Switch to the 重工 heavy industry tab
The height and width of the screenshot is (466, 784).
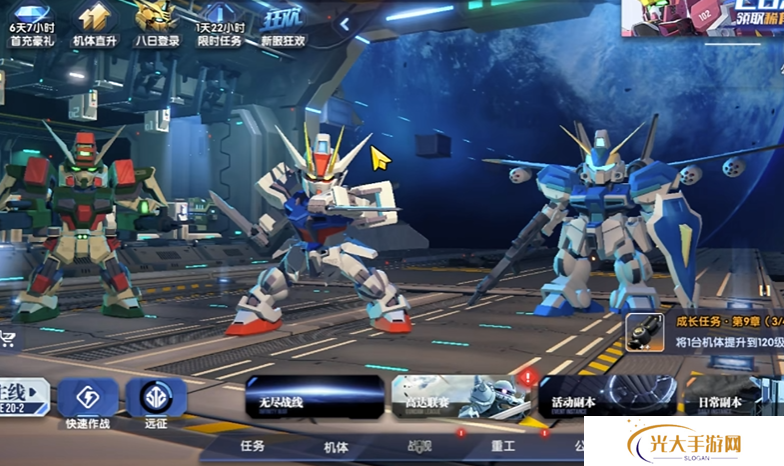tap(503, 446)
